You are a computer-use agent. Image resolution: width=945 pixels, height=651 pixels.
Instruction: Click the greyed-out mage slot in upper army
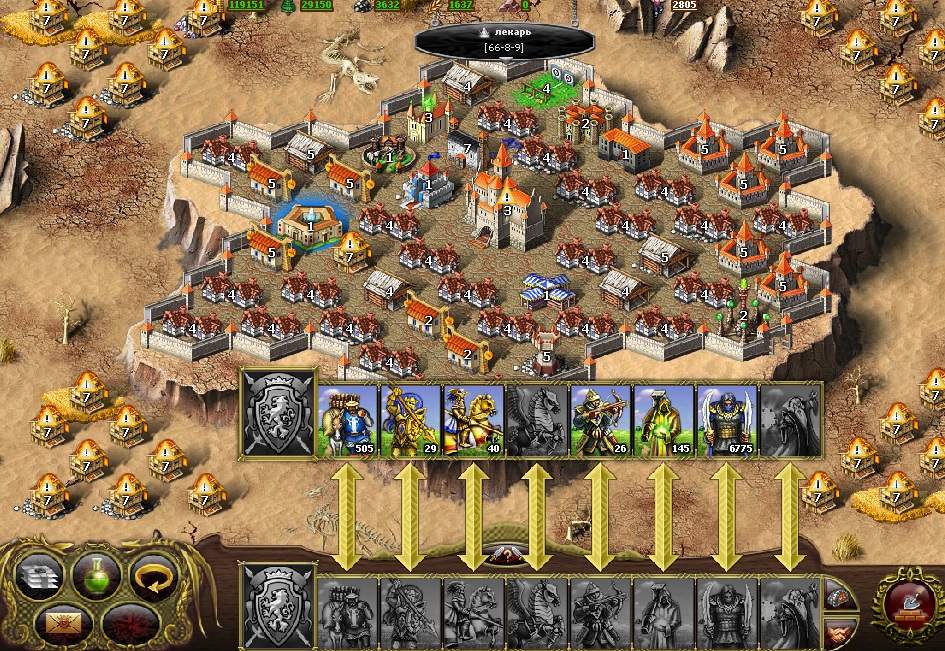click(789, 421)
